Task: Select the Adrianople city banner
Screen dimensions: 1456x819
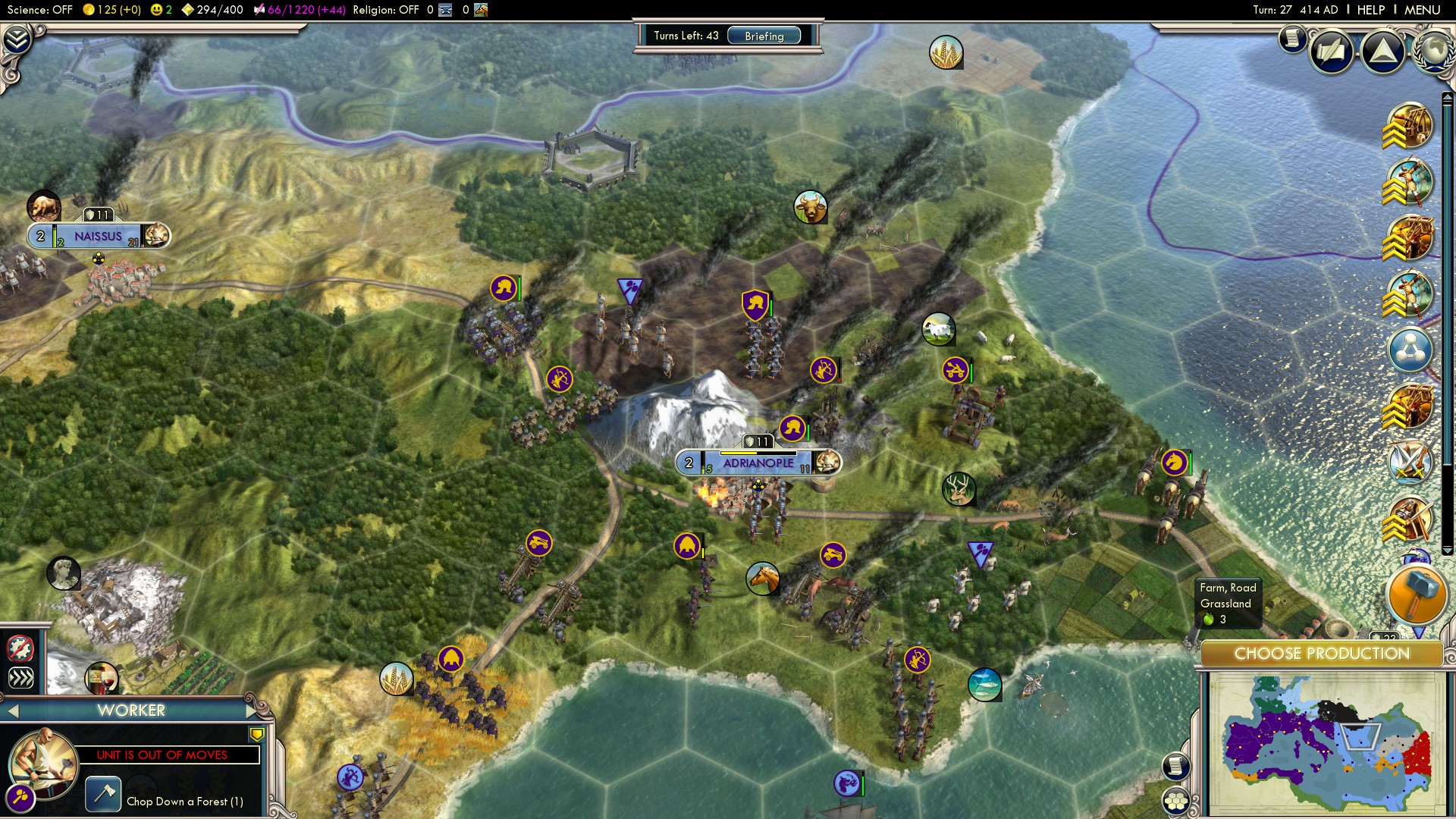Action: 758,463
